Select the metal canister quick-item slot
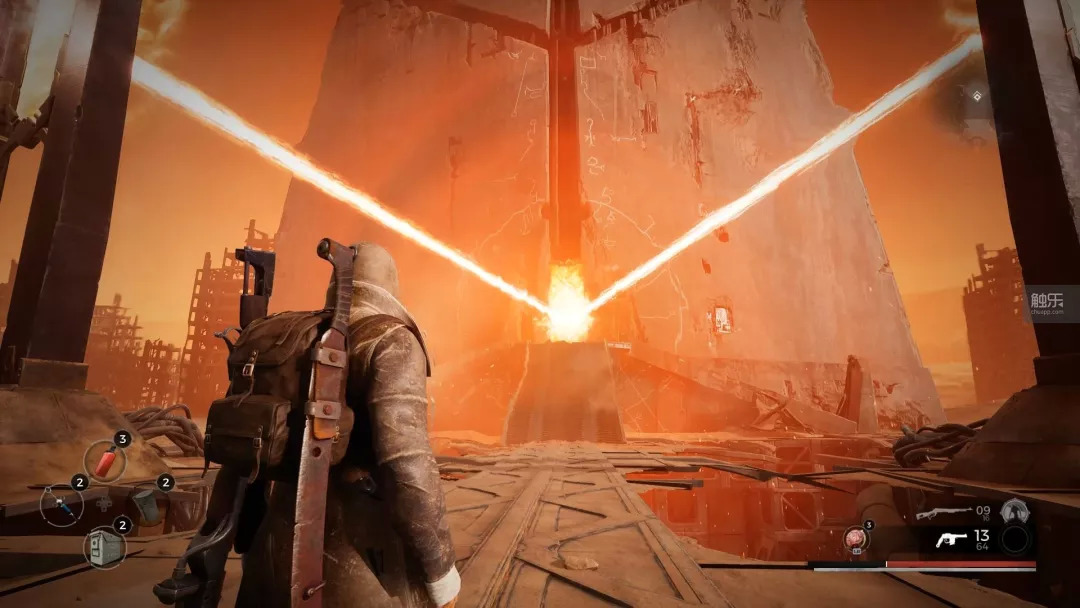 pyautogui.click(x=146, y=503)
